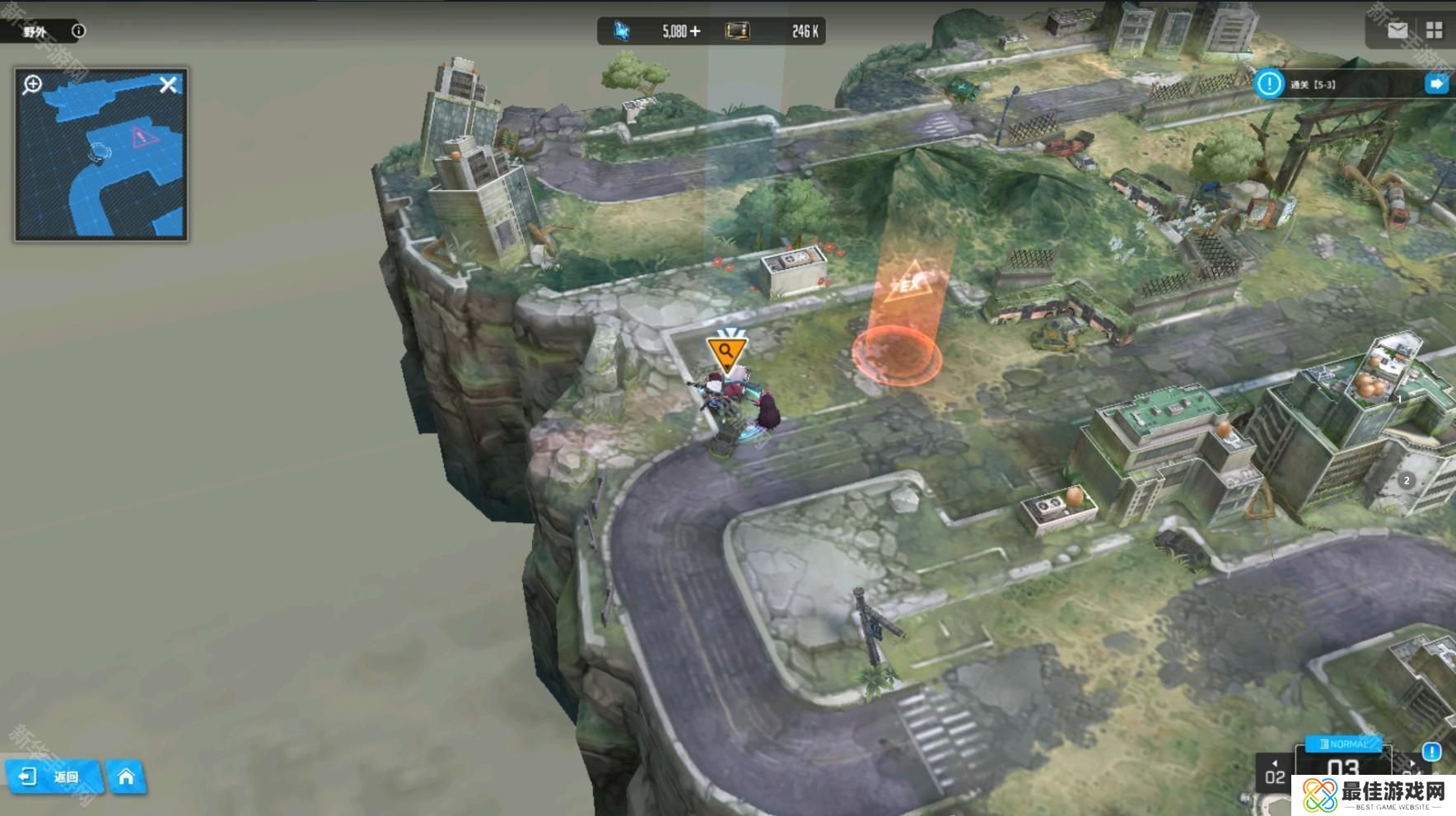Click the 野外 info icon

pyautogui.click(x=78, y=31)
